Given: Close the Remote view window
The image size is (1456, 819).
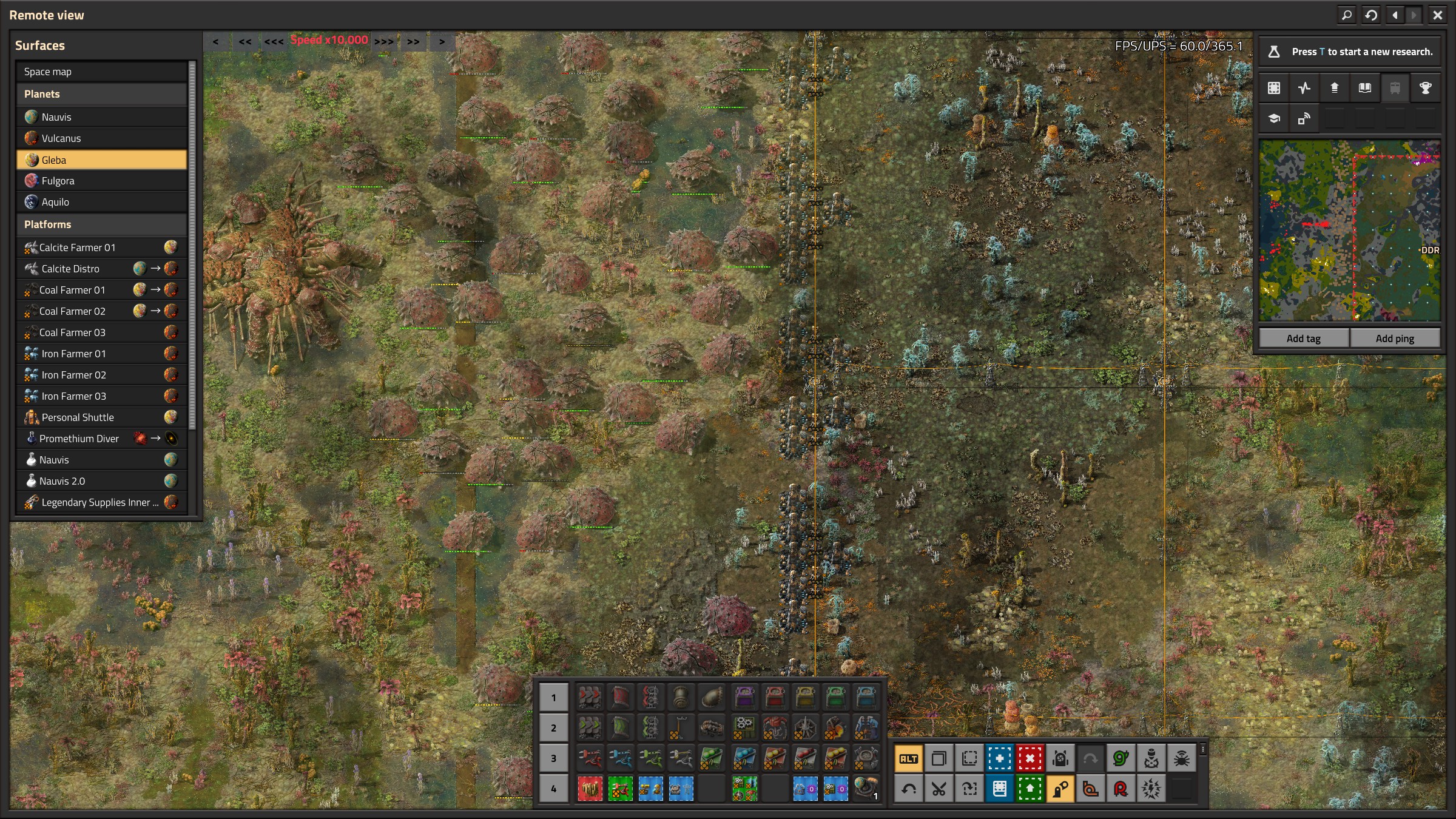Looking at the screenshot, I should 1437,15.
